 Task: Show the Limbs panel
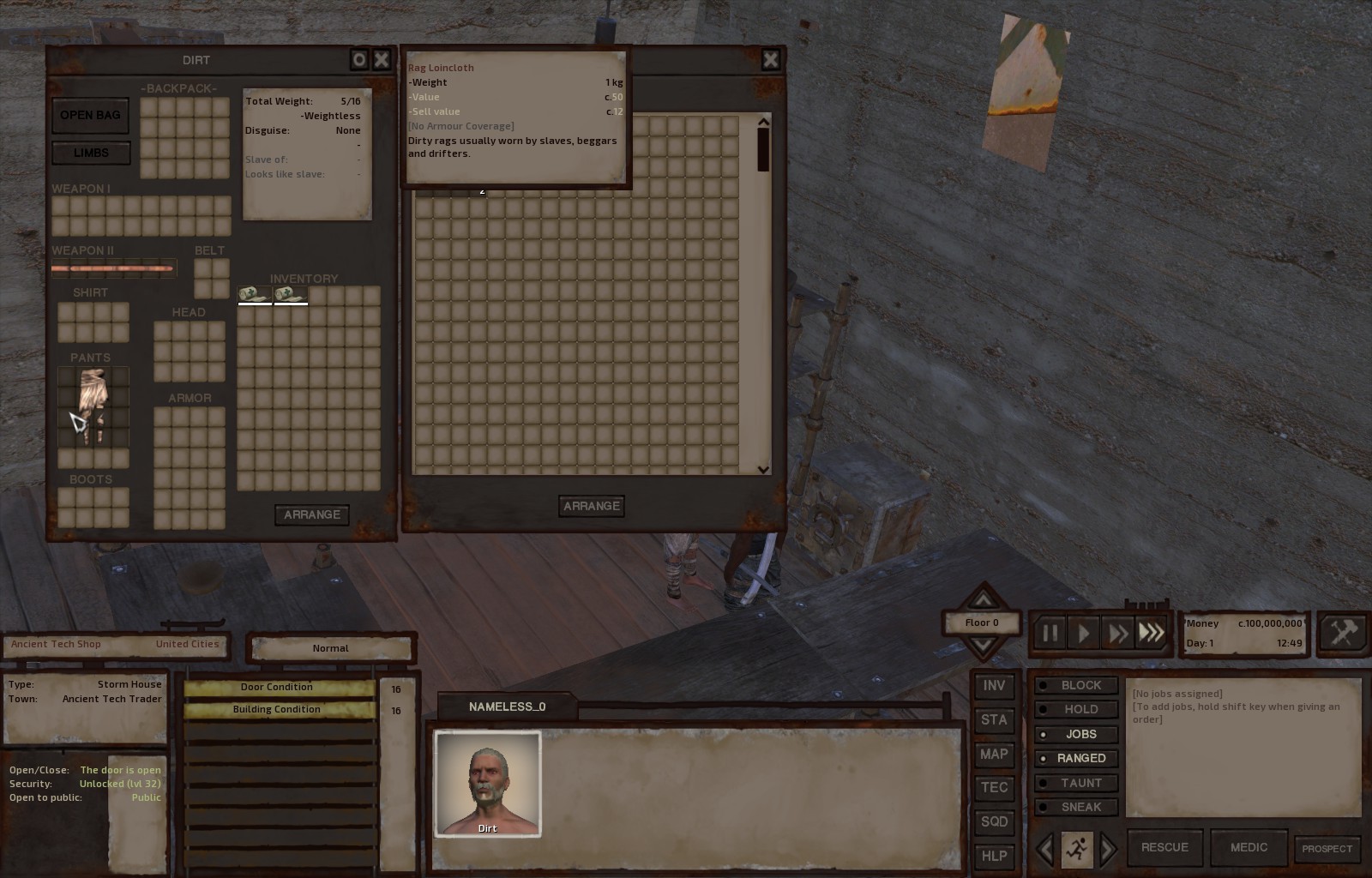(91, 153)
